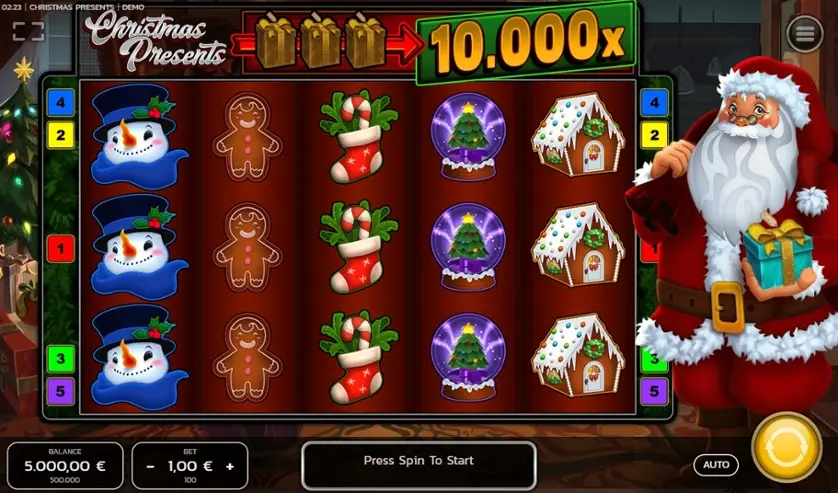Image resolution: width=838 pixels, height=493 pixels.
Task: Enable AUTO spin mode
Action: click(716, 465)
